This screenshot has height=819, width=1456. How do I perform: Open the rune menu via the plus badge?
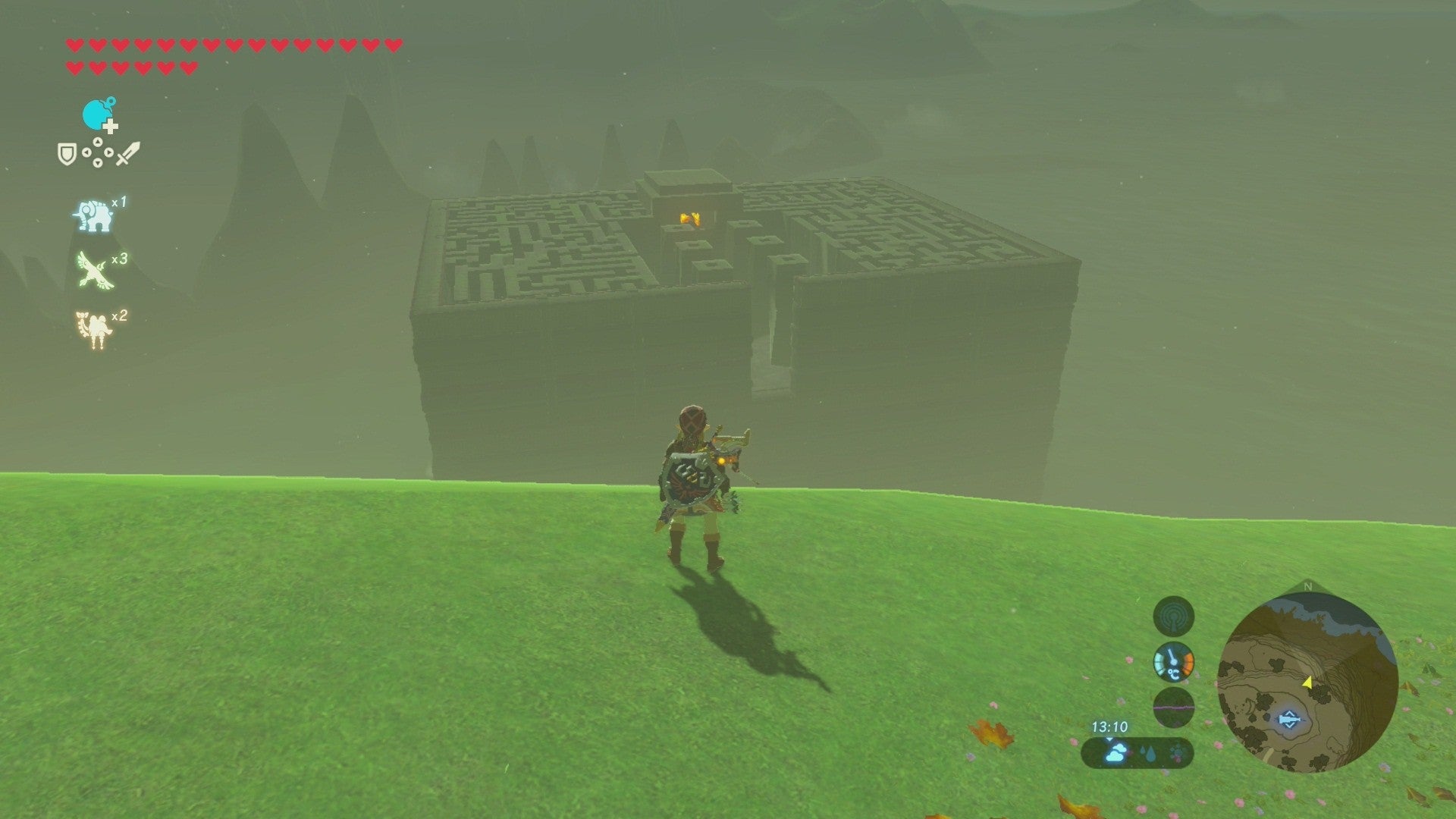[x=110, y=127]
